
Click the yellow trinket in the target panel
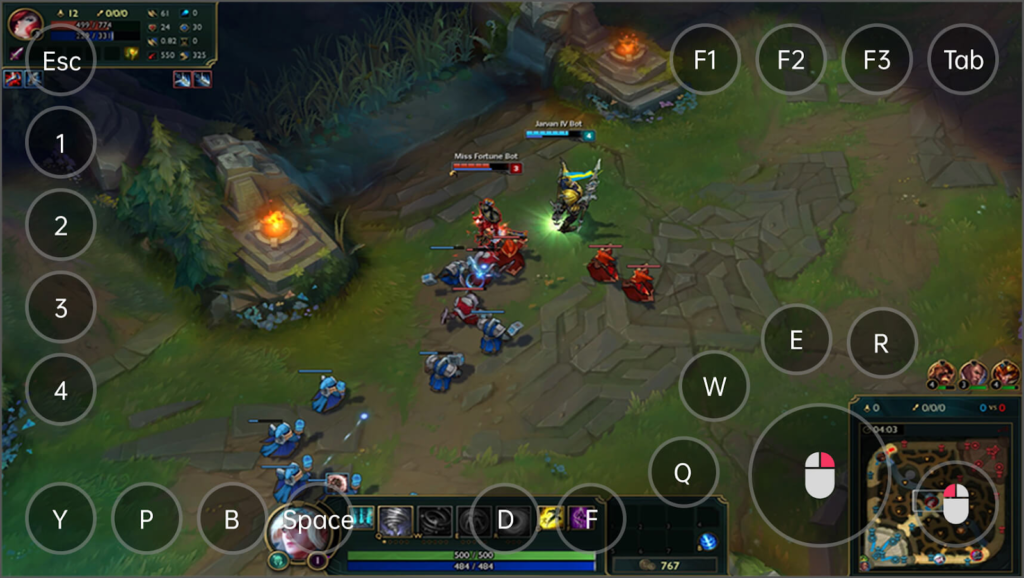tap(131, 53)
